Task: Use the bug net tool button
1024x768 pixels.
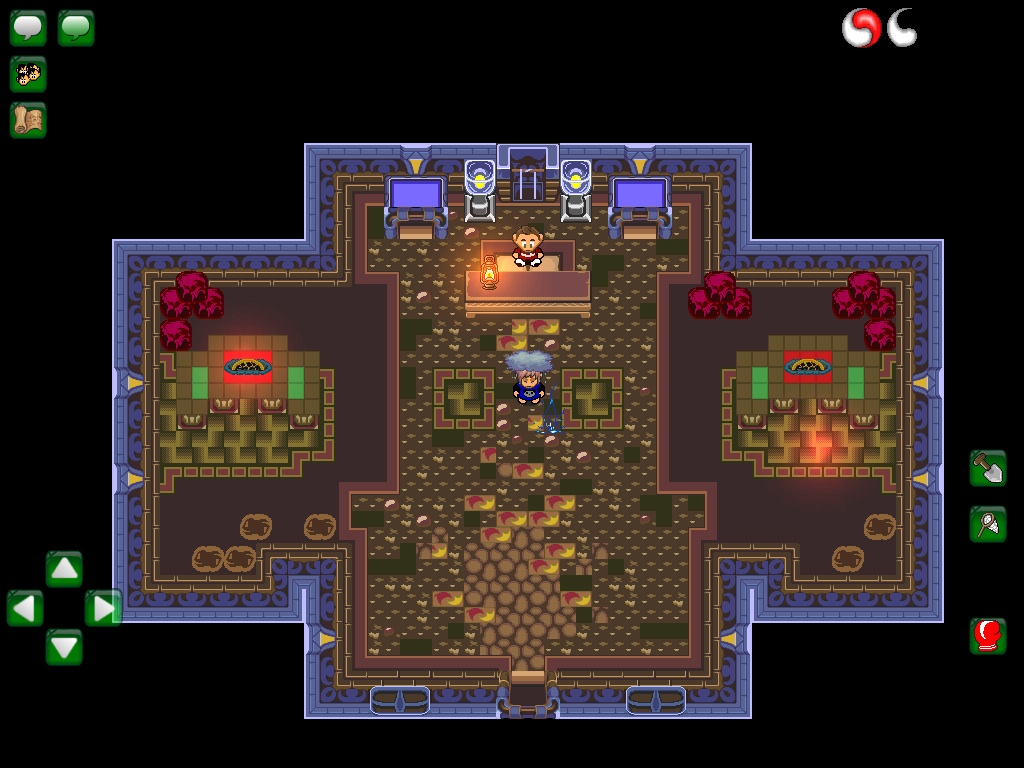Action: [x=988, y=524]
